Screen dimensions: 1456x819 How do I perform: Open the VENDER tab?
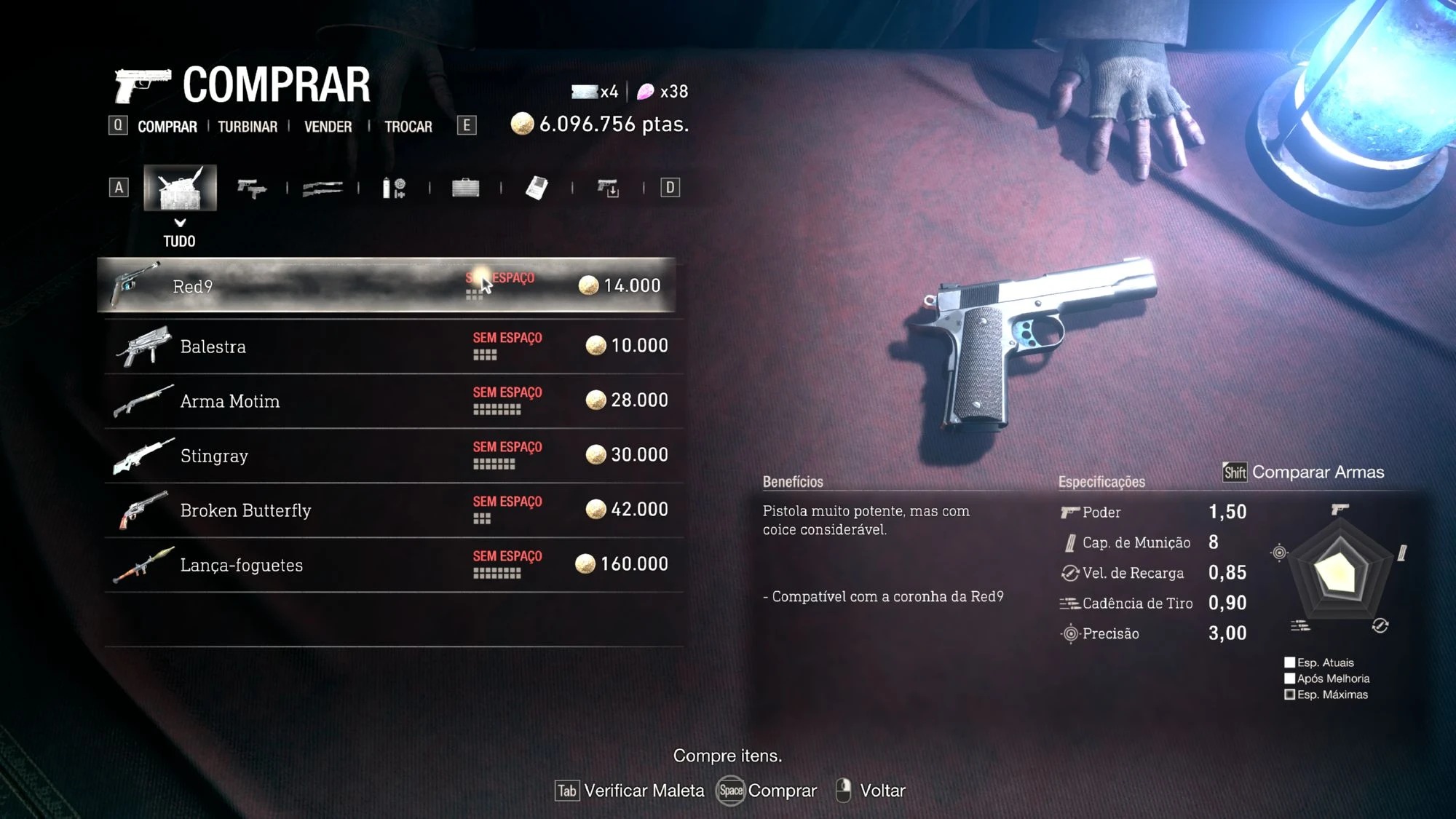(x=328, y=127)
